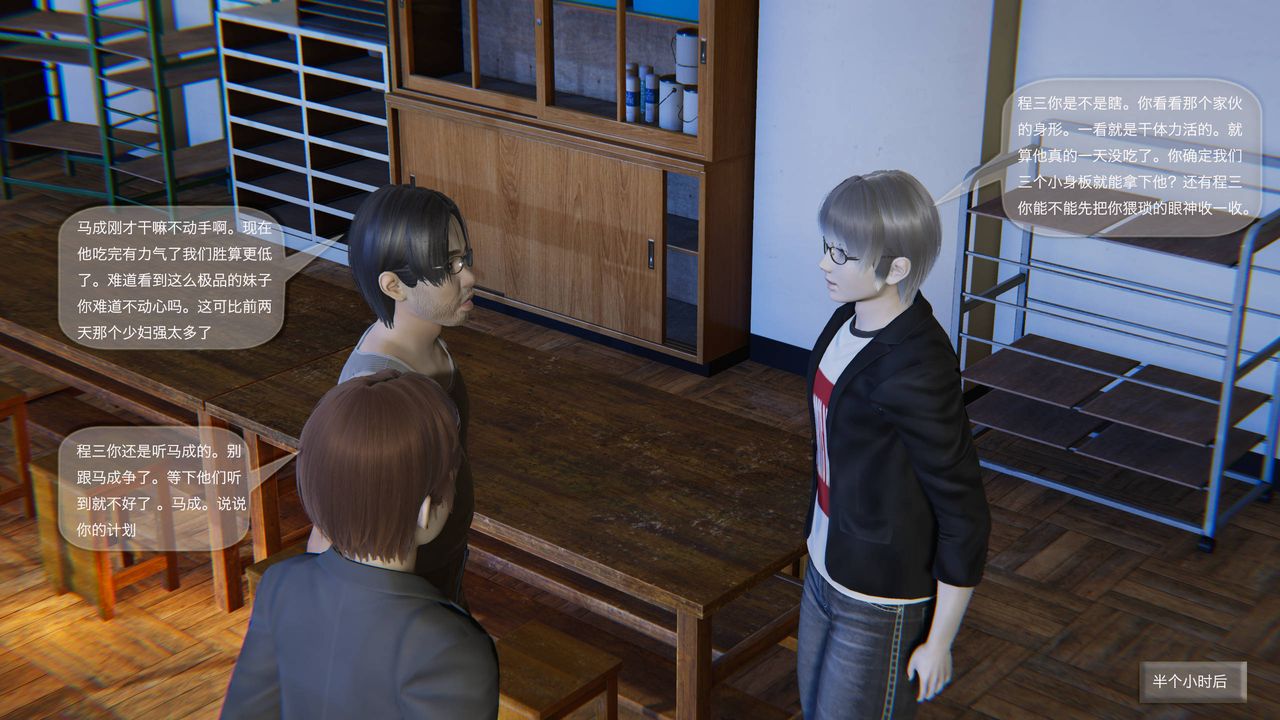The height and width of the screenshot is (720, 1280).
Task: Click the 半个小时后 button
Action: 1192,681
